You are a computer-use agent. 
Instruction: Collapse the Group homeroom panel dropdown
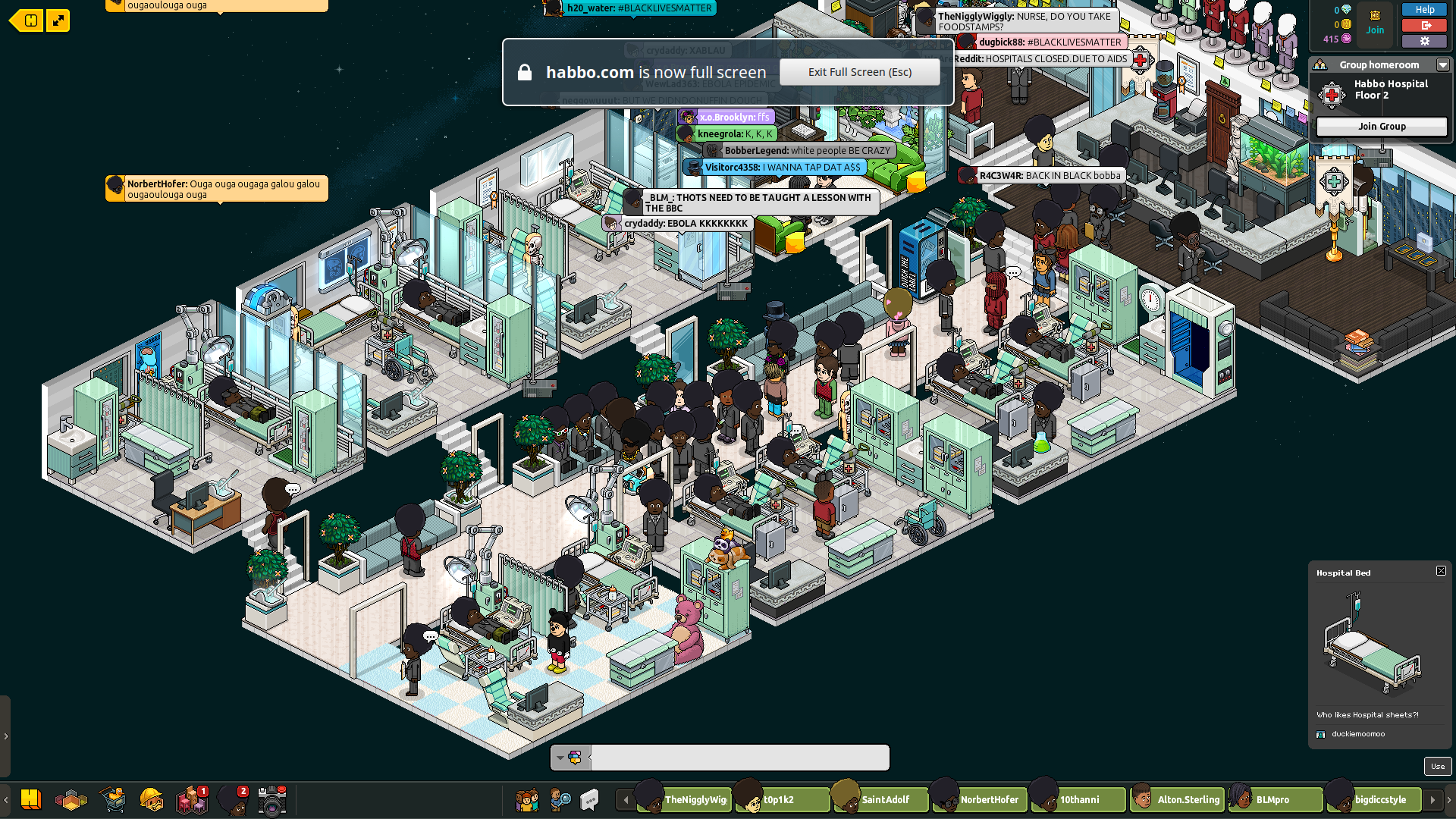coord(1442,65)
